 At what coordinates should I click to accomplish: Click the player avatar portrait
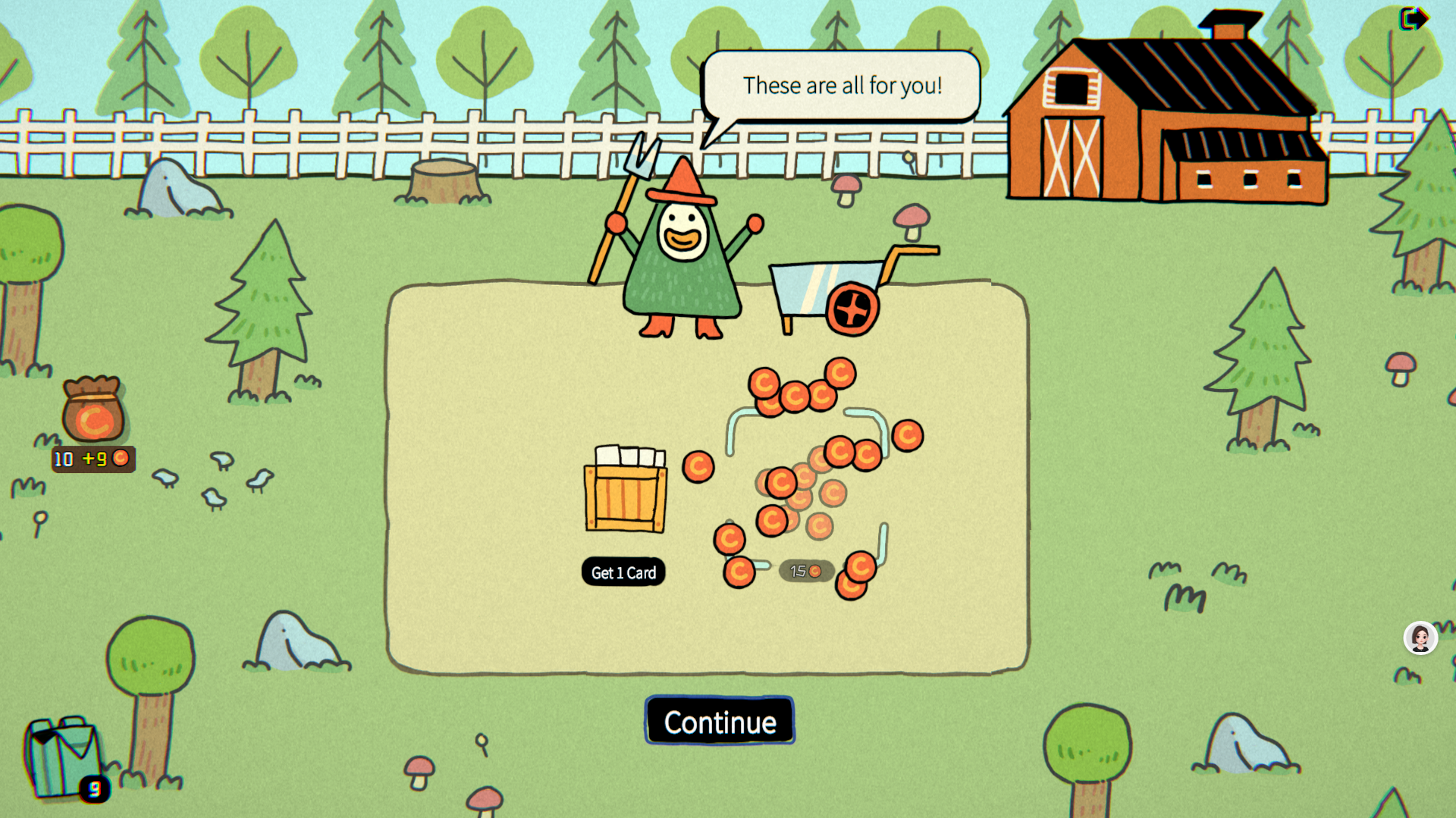(x=1420, y=638)
